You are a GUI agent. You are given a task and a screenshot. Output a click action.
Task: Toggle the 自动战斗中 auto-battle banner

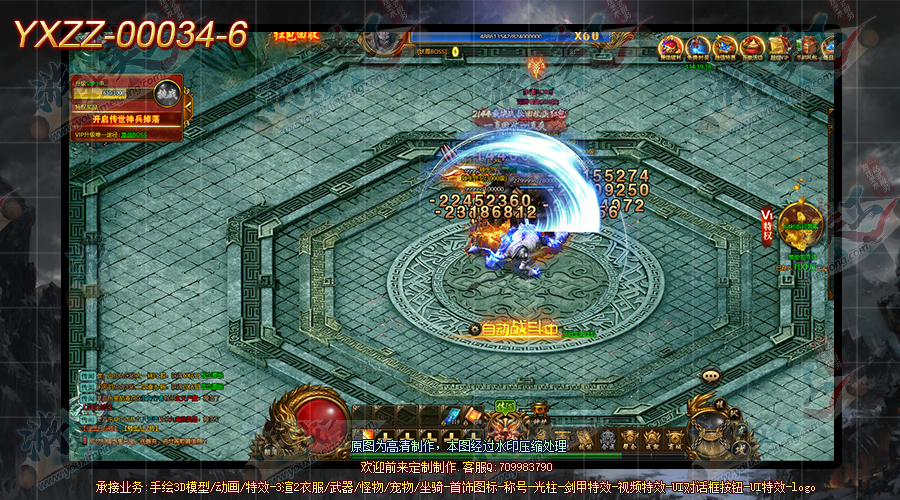(x=518, y=328)
